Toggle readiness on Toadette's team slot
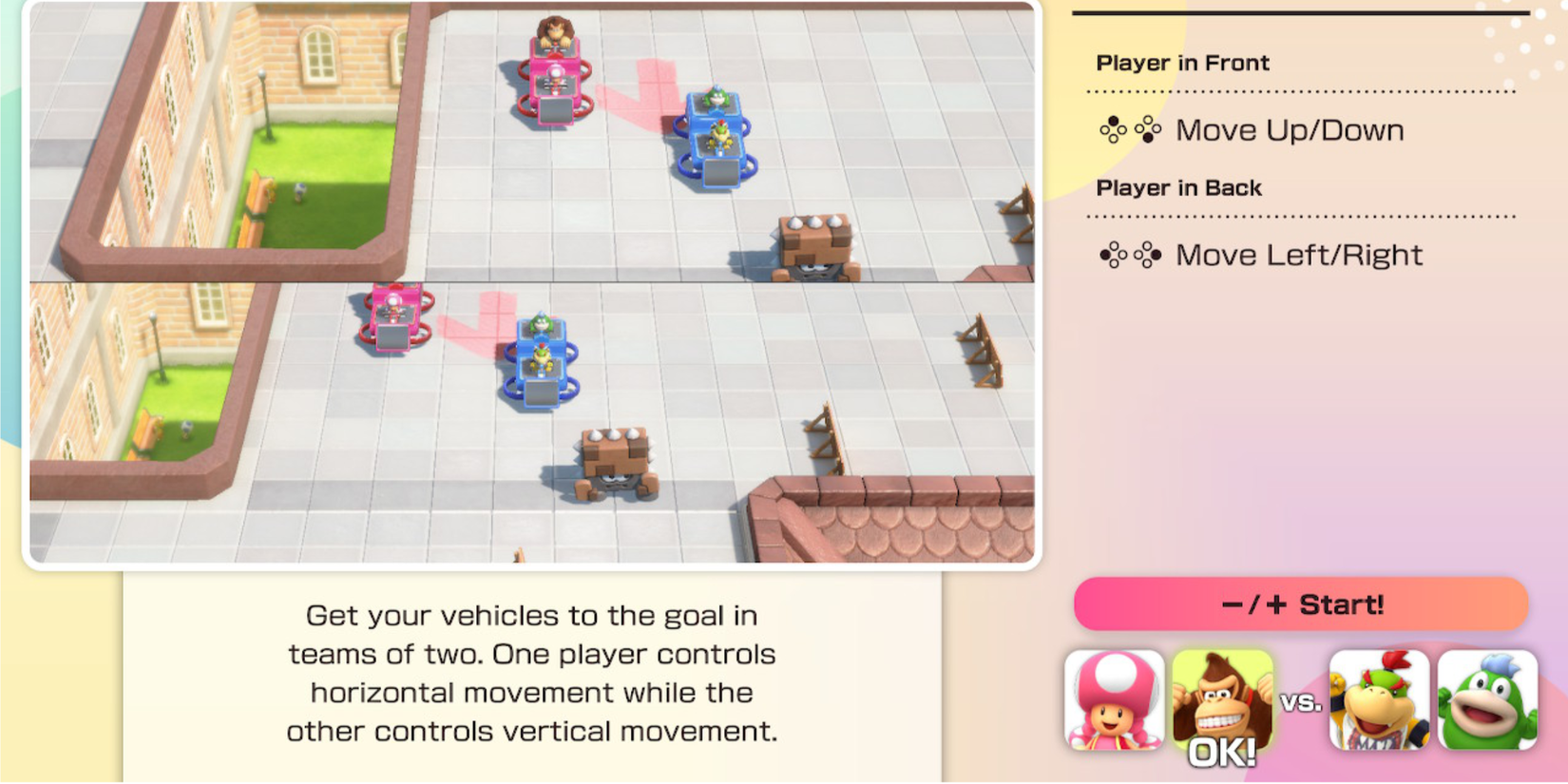This screenshot has height=784, width=1568. tap(1113, 700)
